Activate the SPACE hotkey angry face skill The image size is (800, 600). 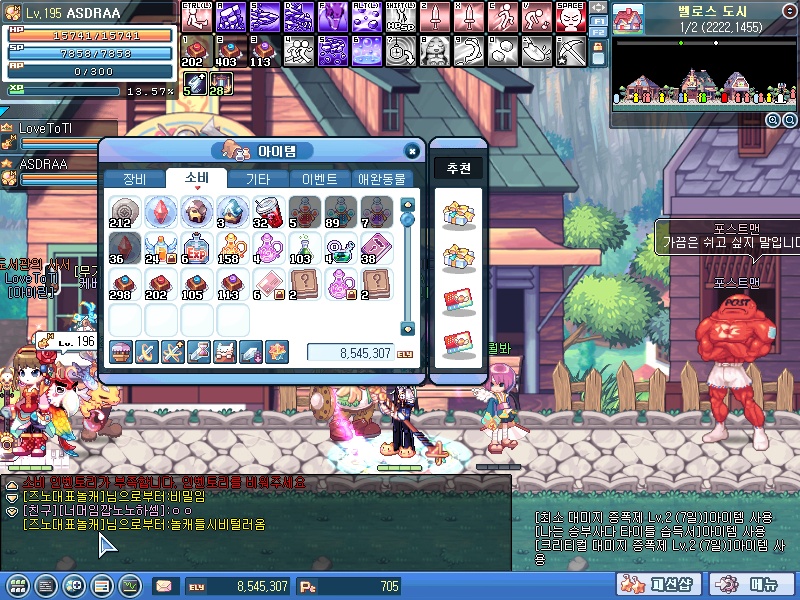570,17
